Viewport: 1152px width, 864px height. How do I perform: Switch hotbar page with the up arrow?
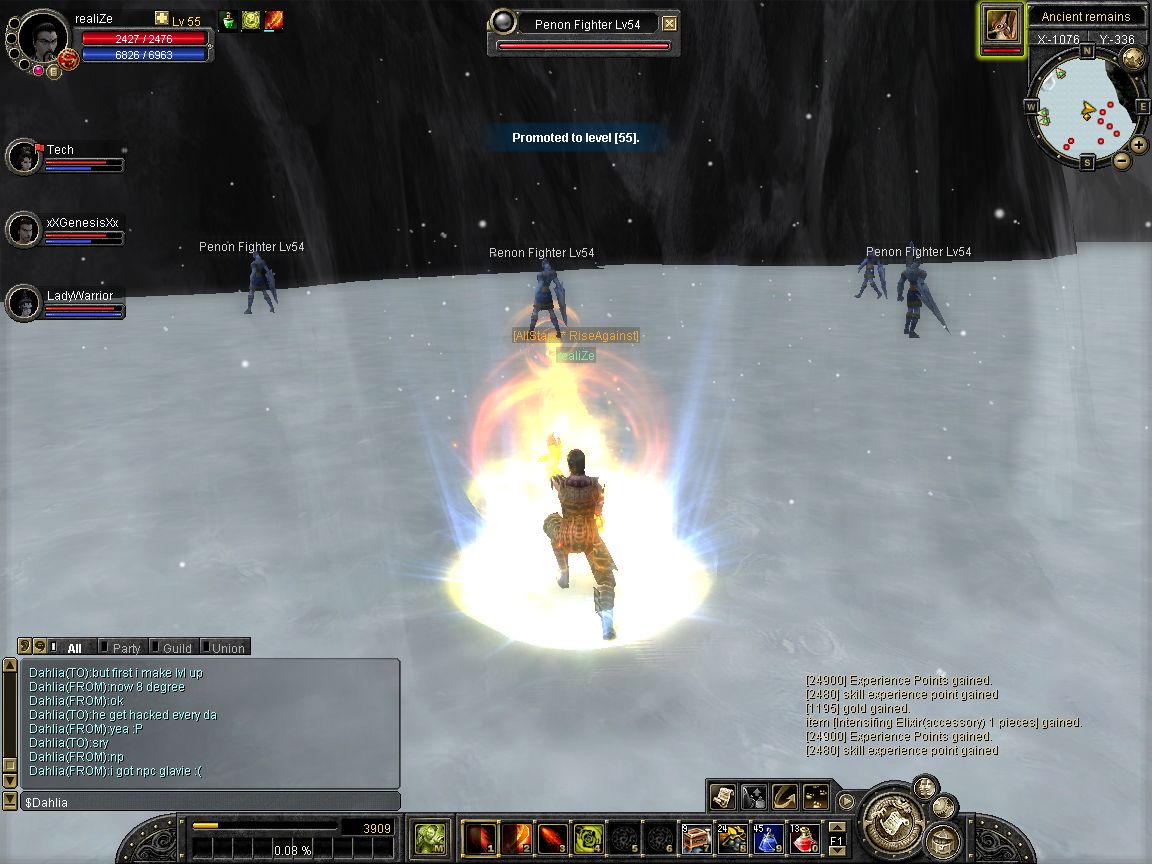(836, 827)
